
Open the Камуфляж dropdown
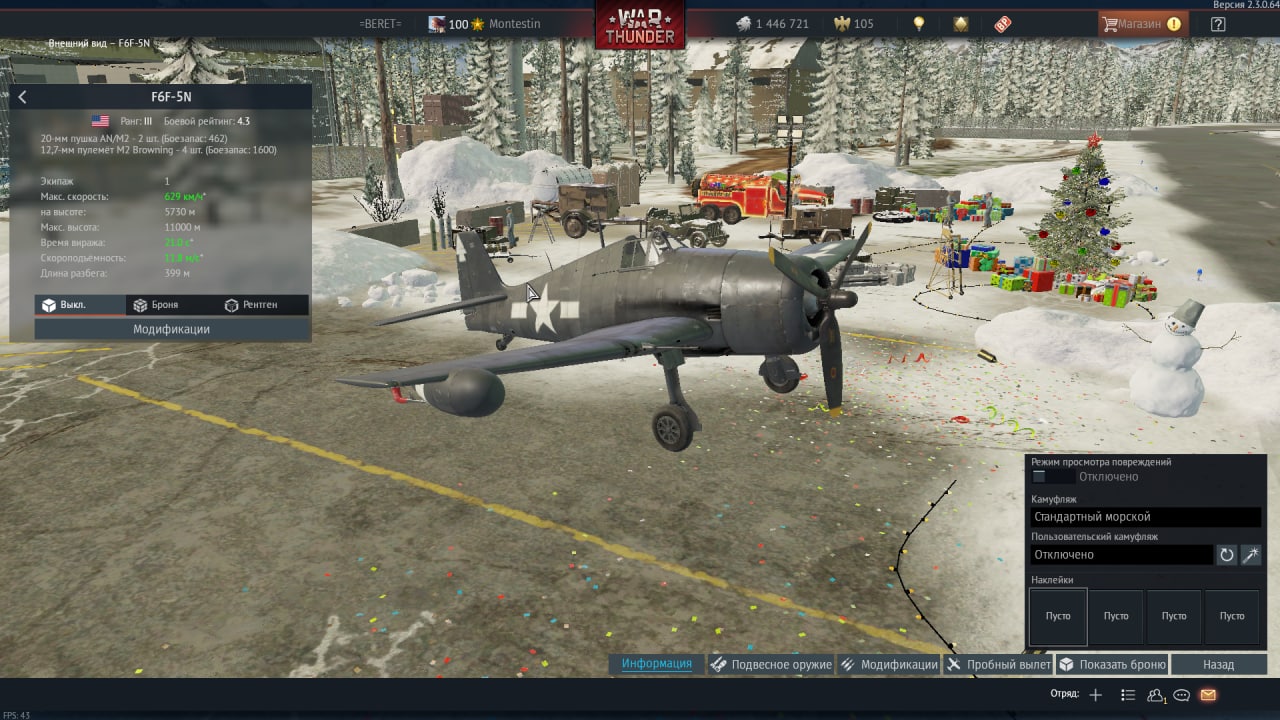pos(1145,517)
